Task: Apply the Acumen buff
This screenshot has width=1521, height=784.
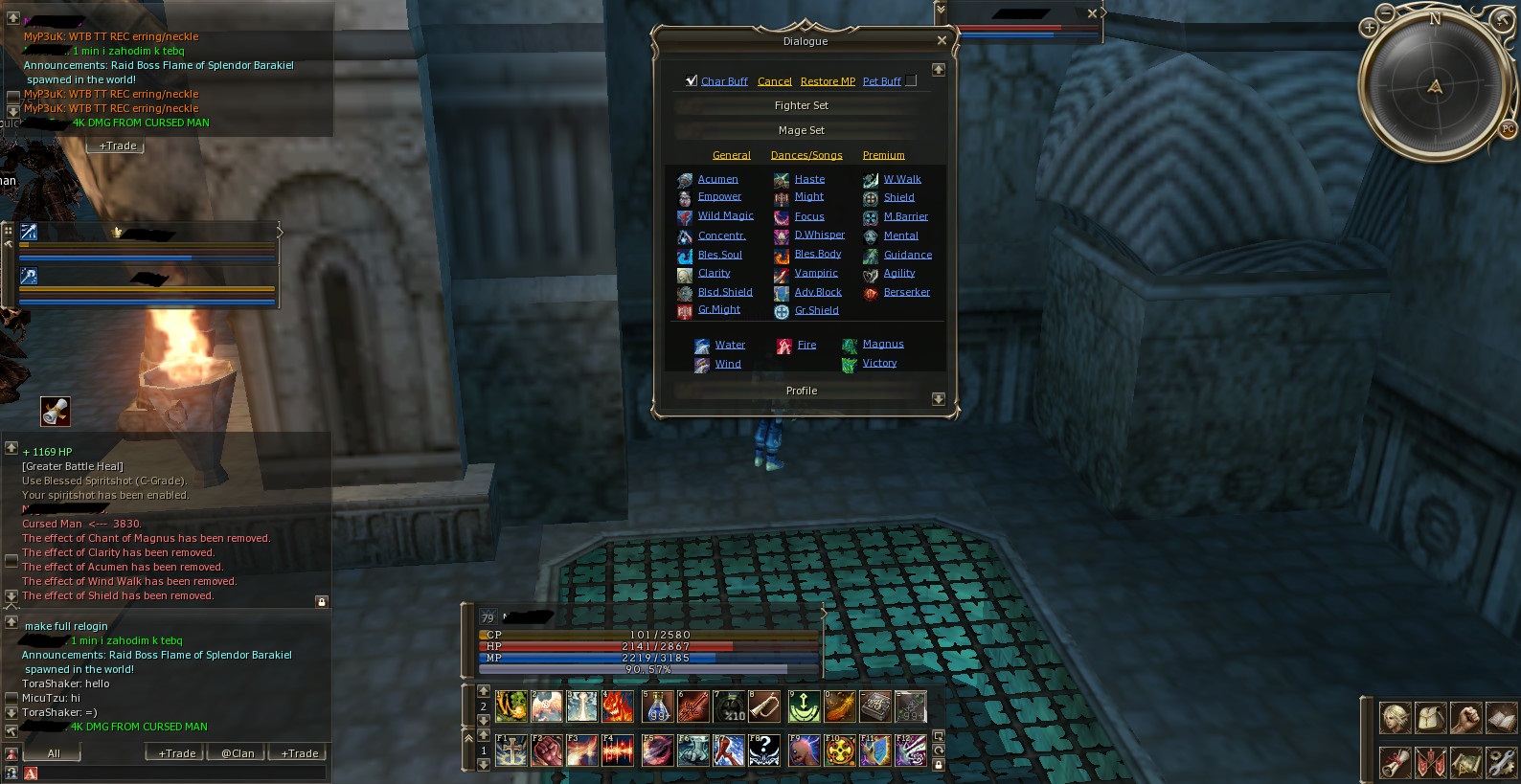Action: tap(717, 179)
